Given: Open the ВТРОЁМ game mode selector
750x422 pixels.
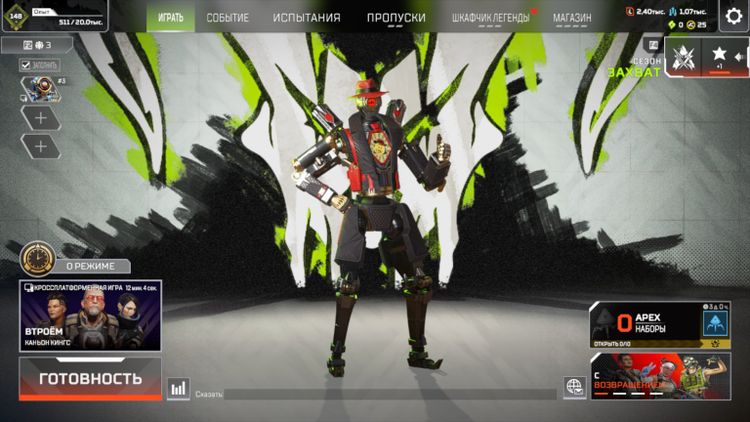Looking at the screenshot, I should point(90,315).
